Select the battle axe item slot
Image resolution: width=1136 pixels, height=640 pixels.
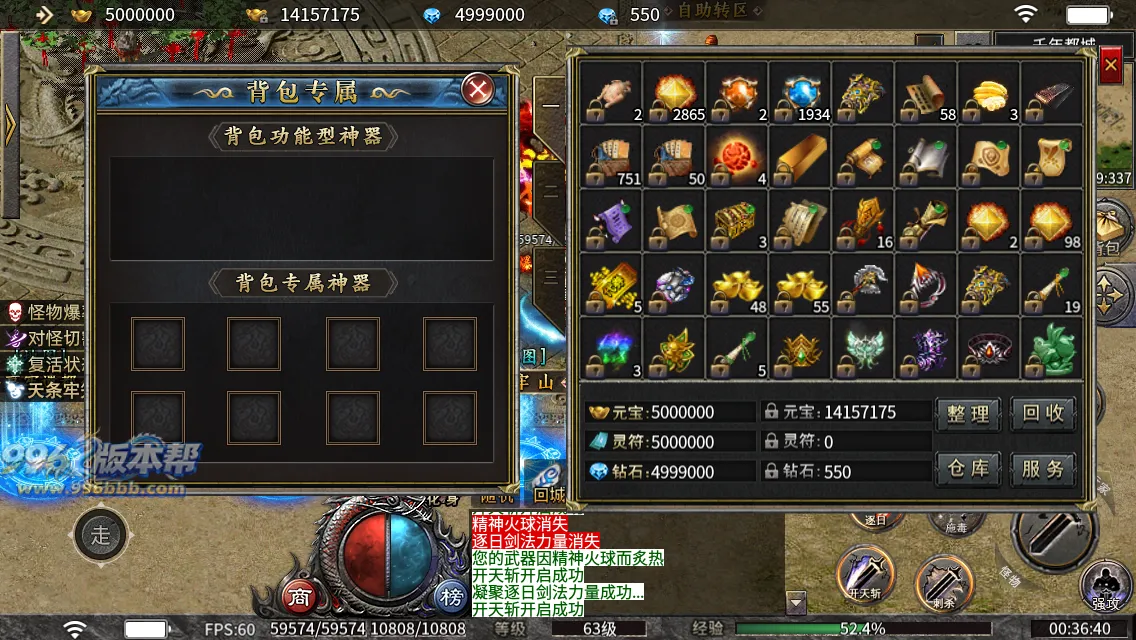[863, 284]
